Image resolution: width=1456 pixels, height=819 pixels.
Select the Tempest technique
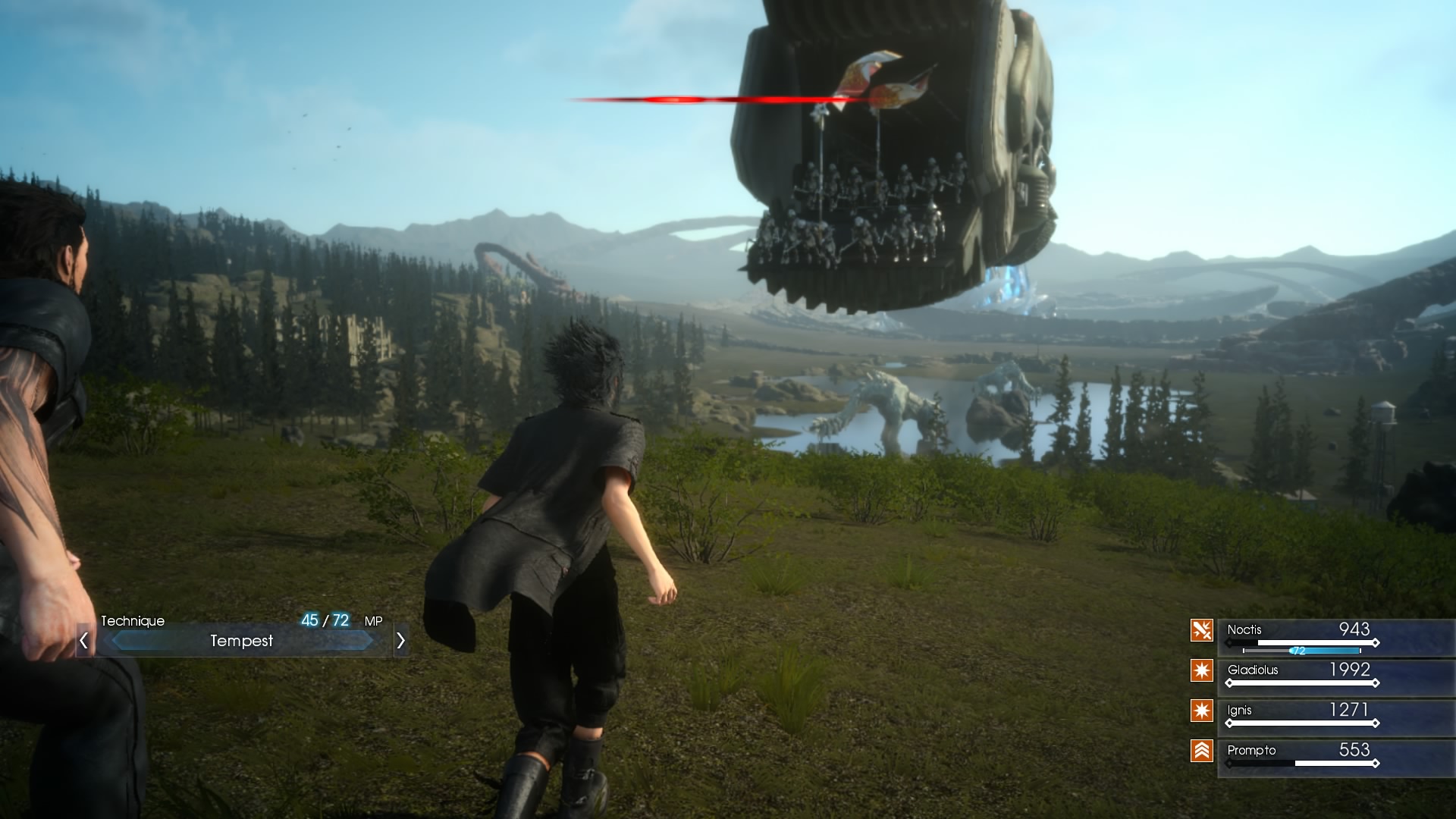coord(241,641)
